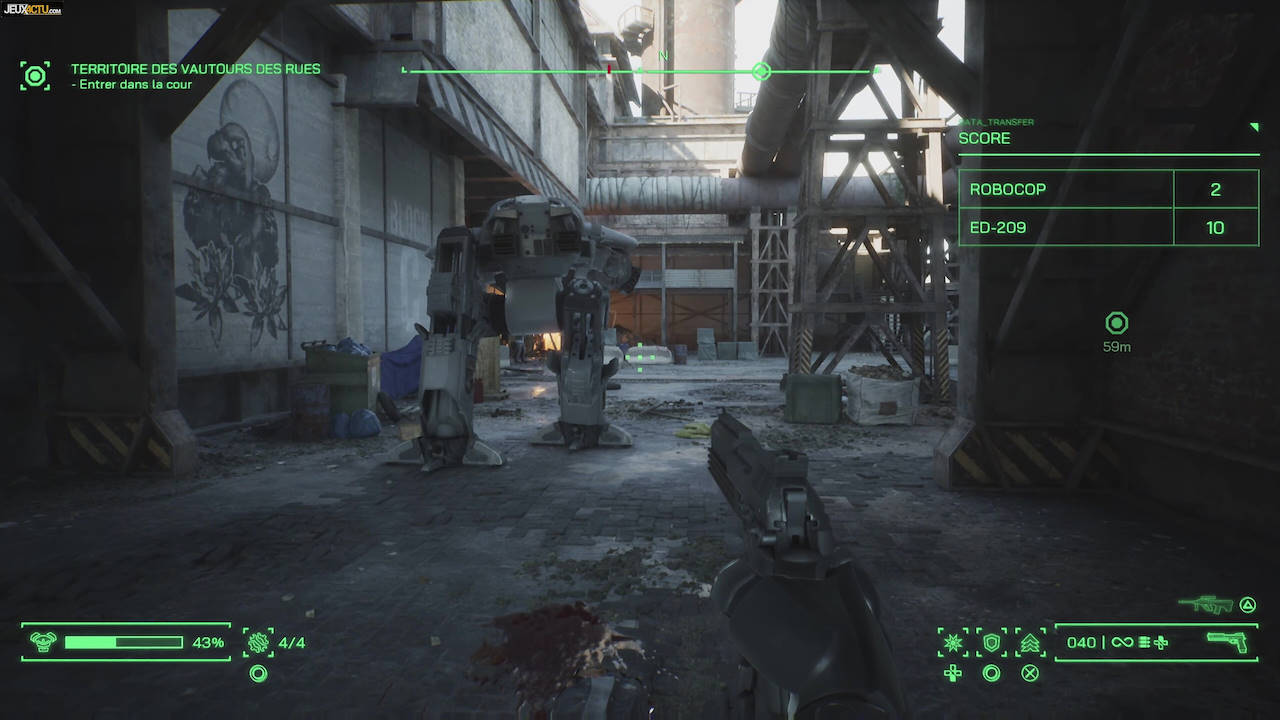Activate the shield ability icon
1280x720 pixels.
coord(991,642)
